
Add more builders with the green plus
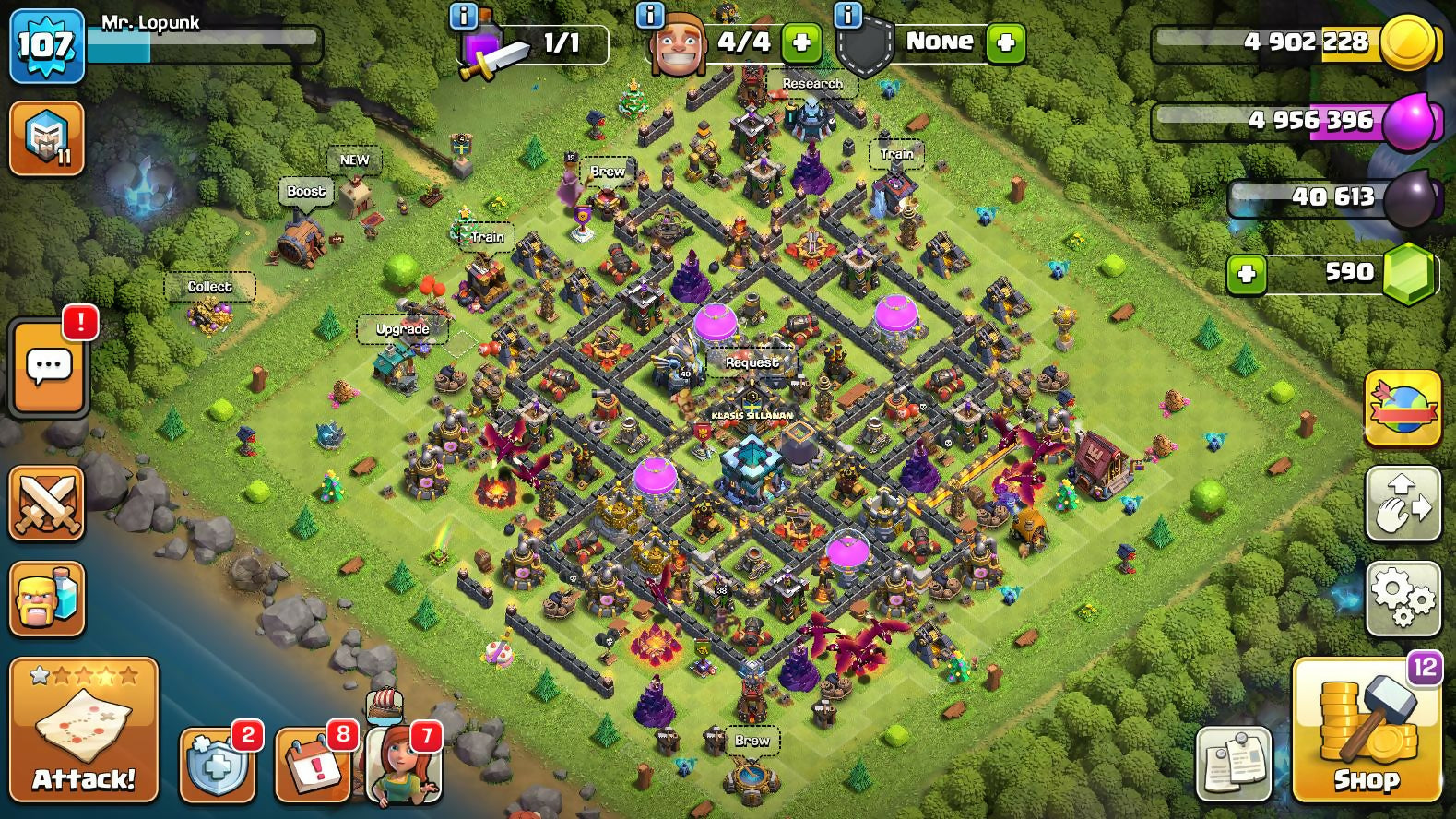tap(800, 42)
